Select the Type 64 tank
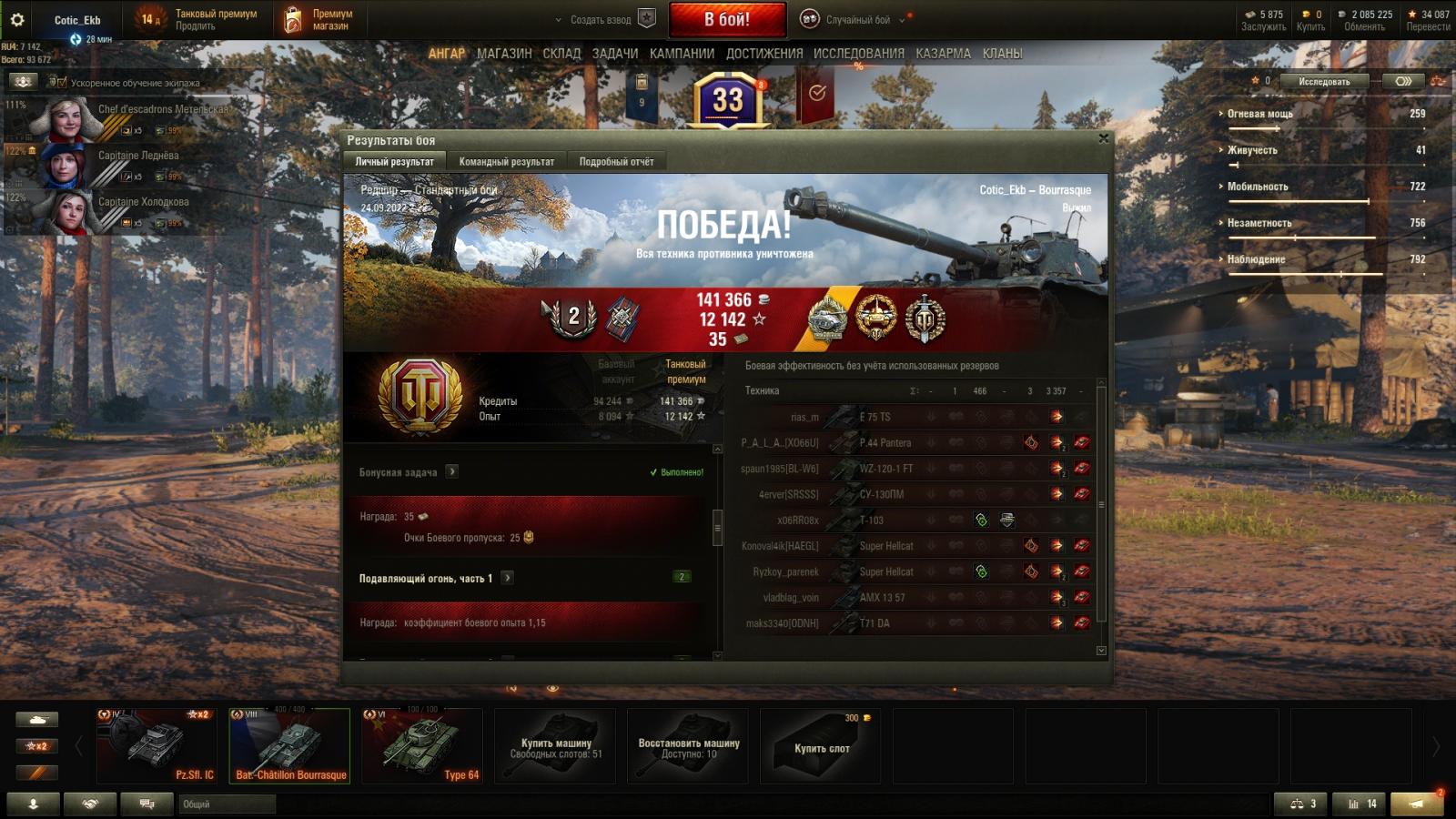The image size is (1456, 819). 422,745
